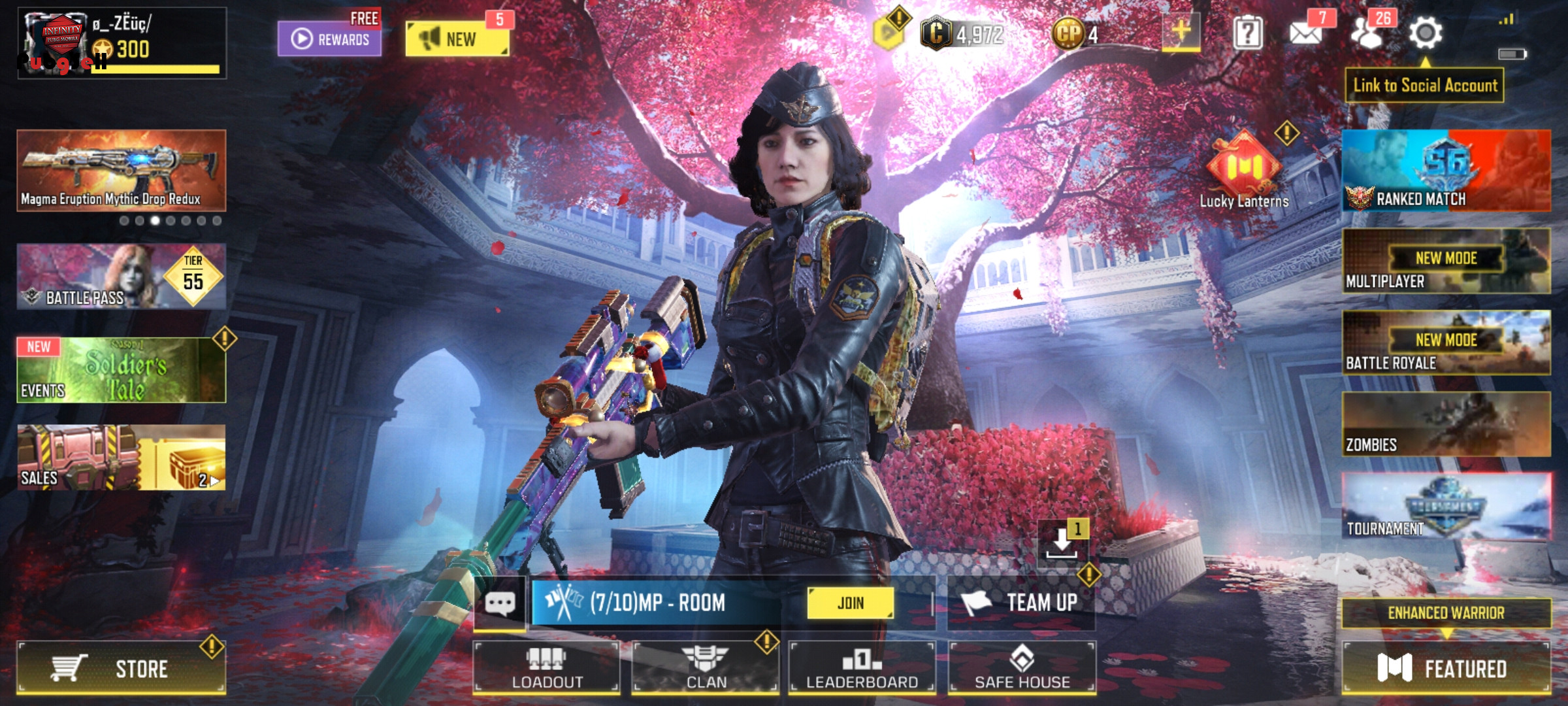Image resolution: width=1568 pixels, height=706 pixels.
Task: Open the Clan menu
Action: [706, 668]
